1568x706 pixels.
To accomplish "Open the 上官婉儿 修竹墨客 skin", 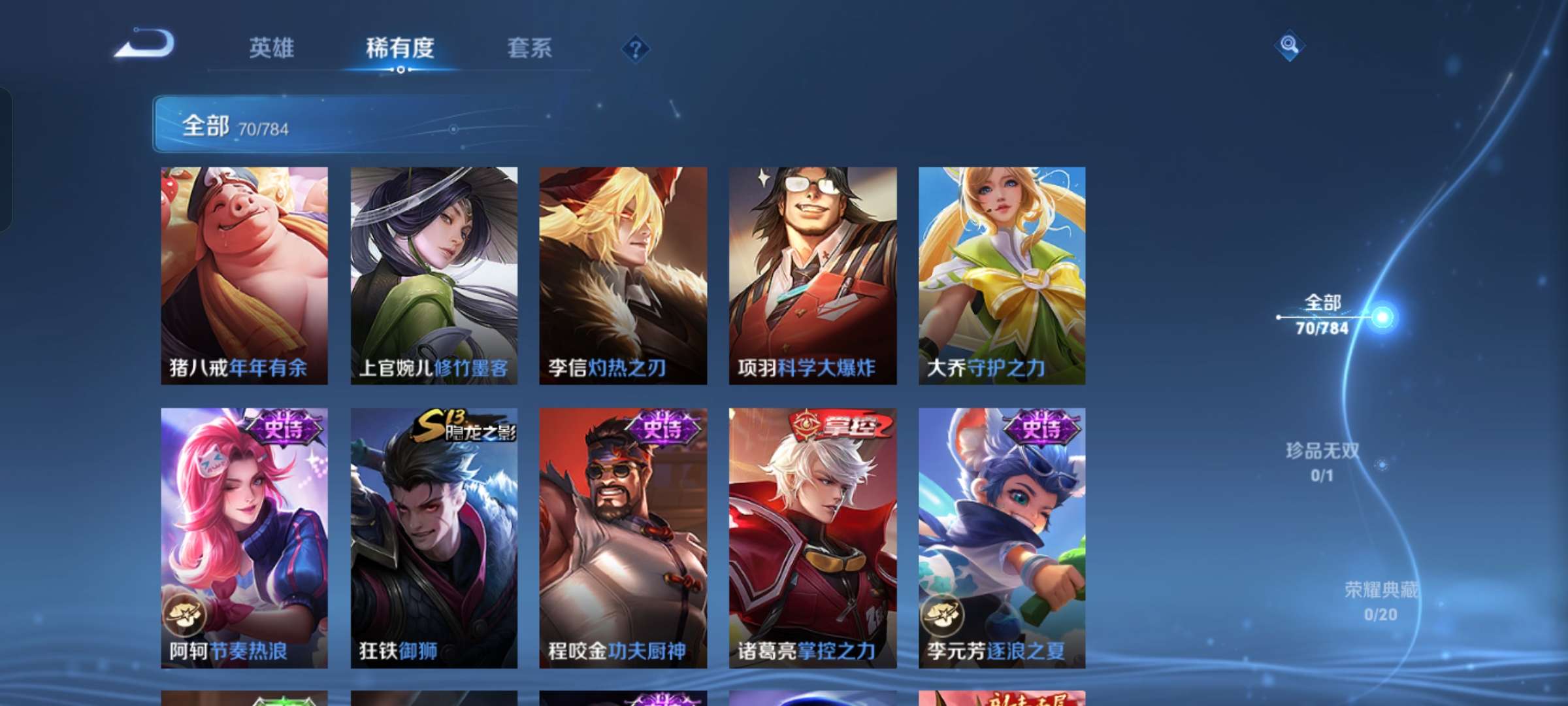I will pyautogui.click(x=433, y=275).
